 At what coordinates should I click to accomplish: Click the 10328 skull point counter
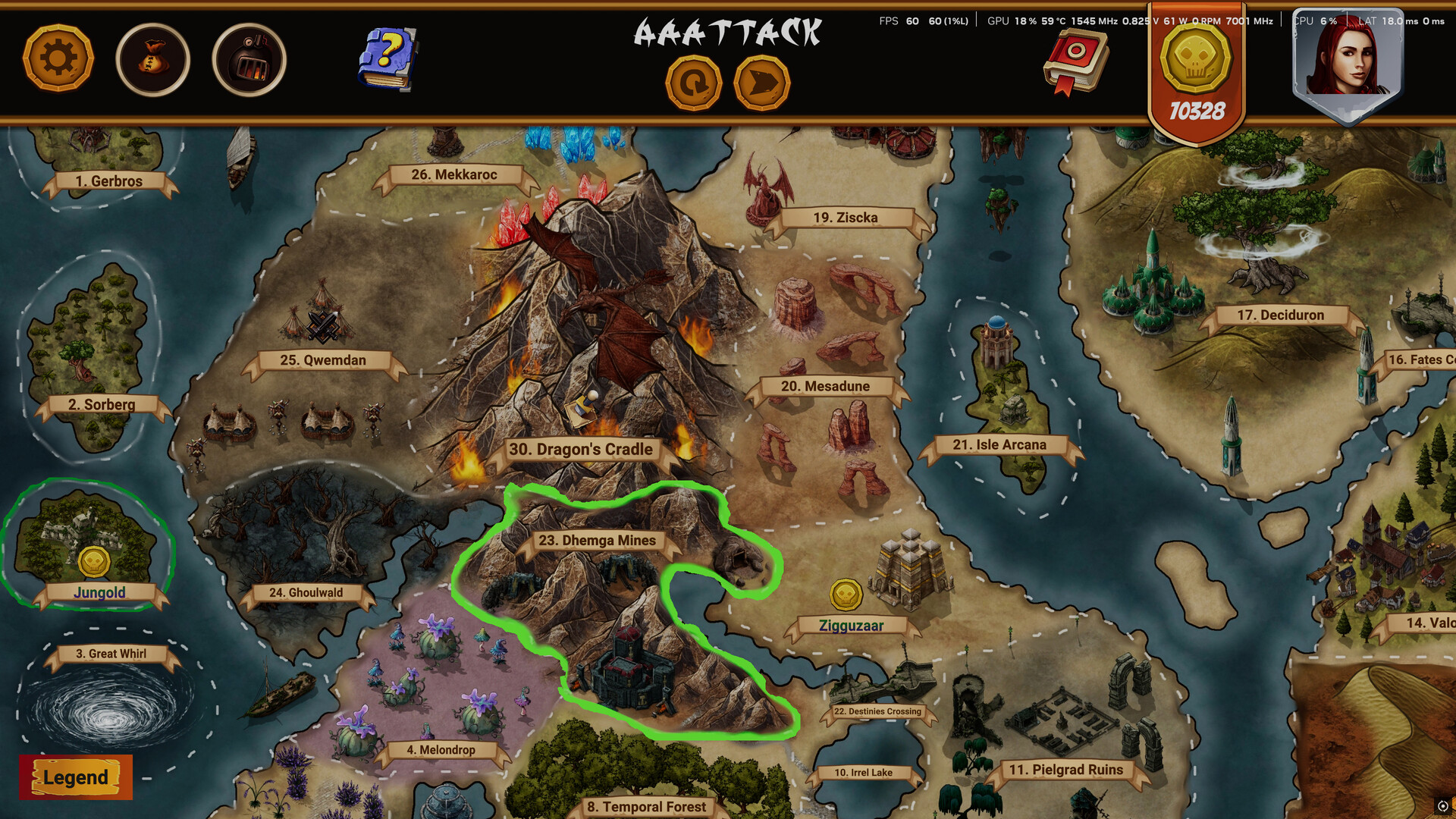click(x=1197, y=111)
